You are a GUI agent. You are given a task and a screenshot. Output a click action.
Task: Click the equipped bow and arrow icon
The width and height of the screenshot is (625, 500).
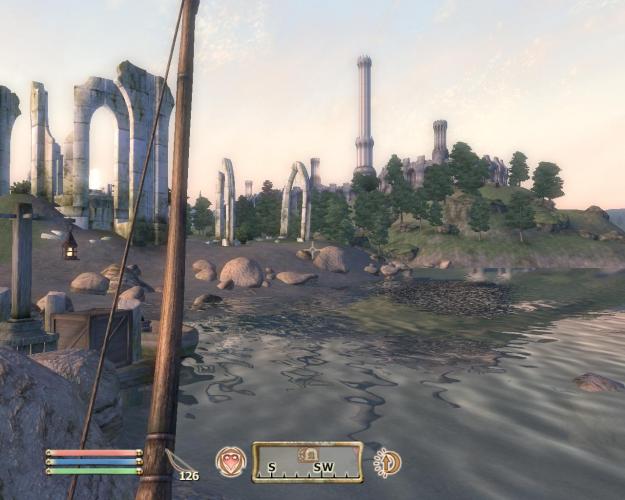178,461
